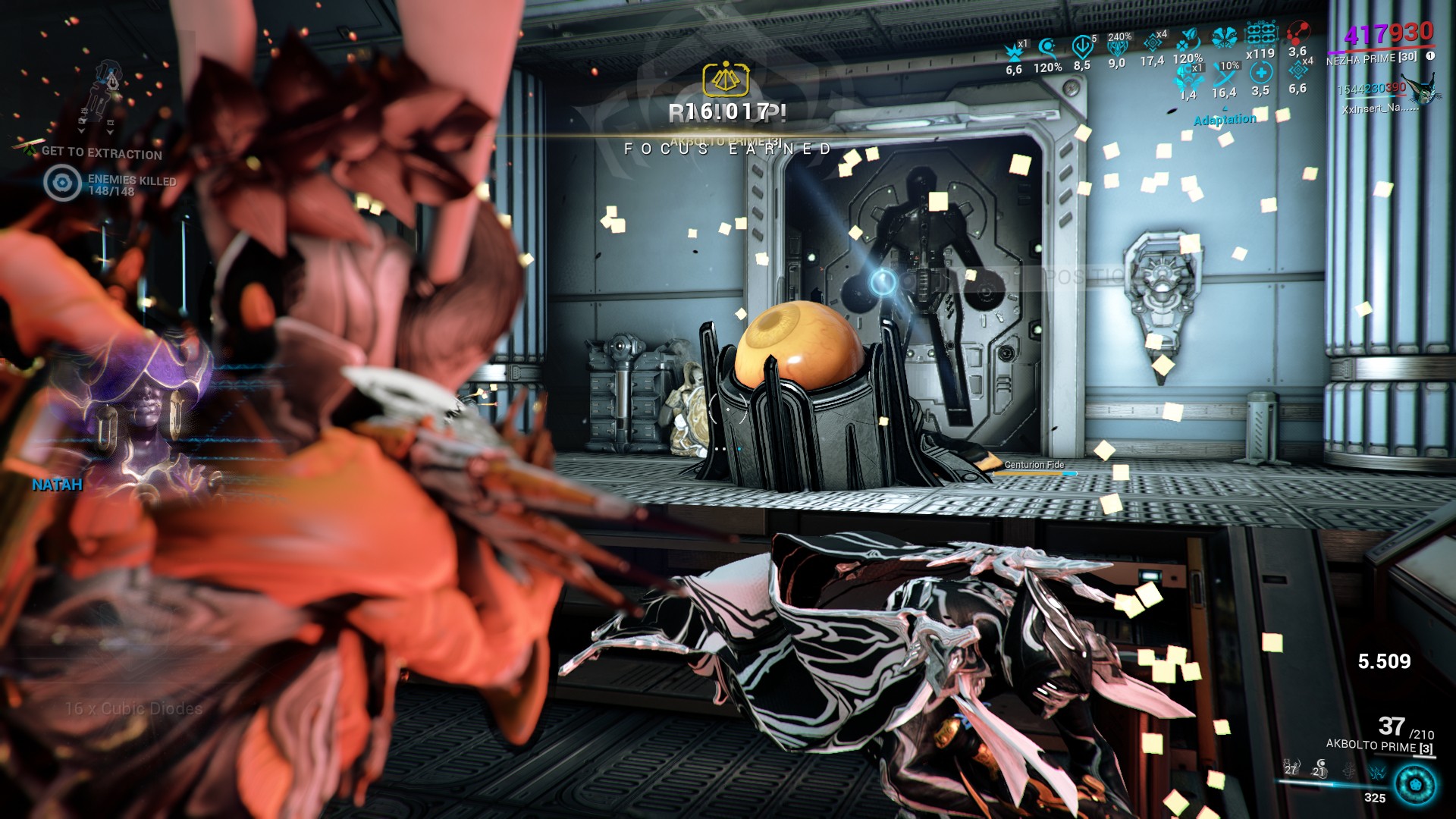The width and height of the screenshot is (1456, 819).
Task: Activate the dimmed third ability icon
Action: tap(1349, 770)
